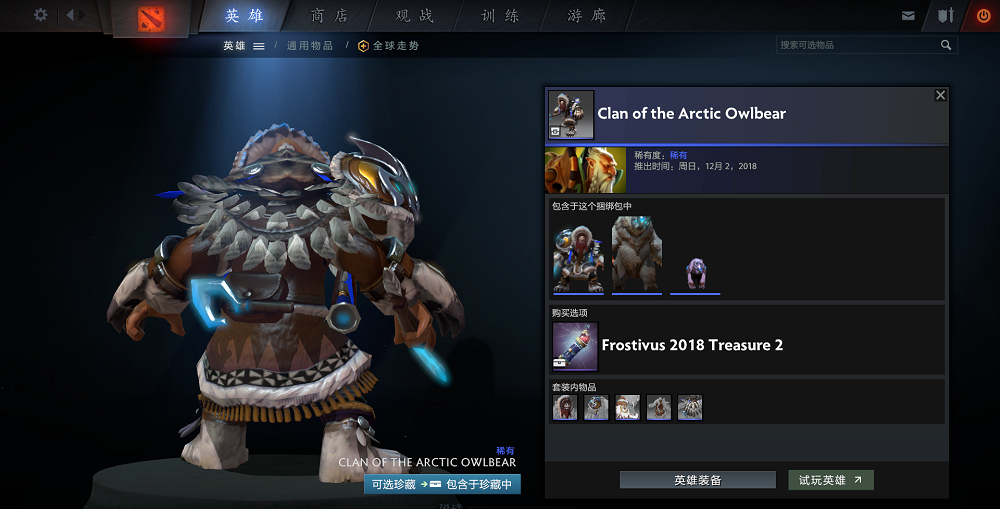Focus the item search box
Screen dimensions: 1000x509
point(858,45)
